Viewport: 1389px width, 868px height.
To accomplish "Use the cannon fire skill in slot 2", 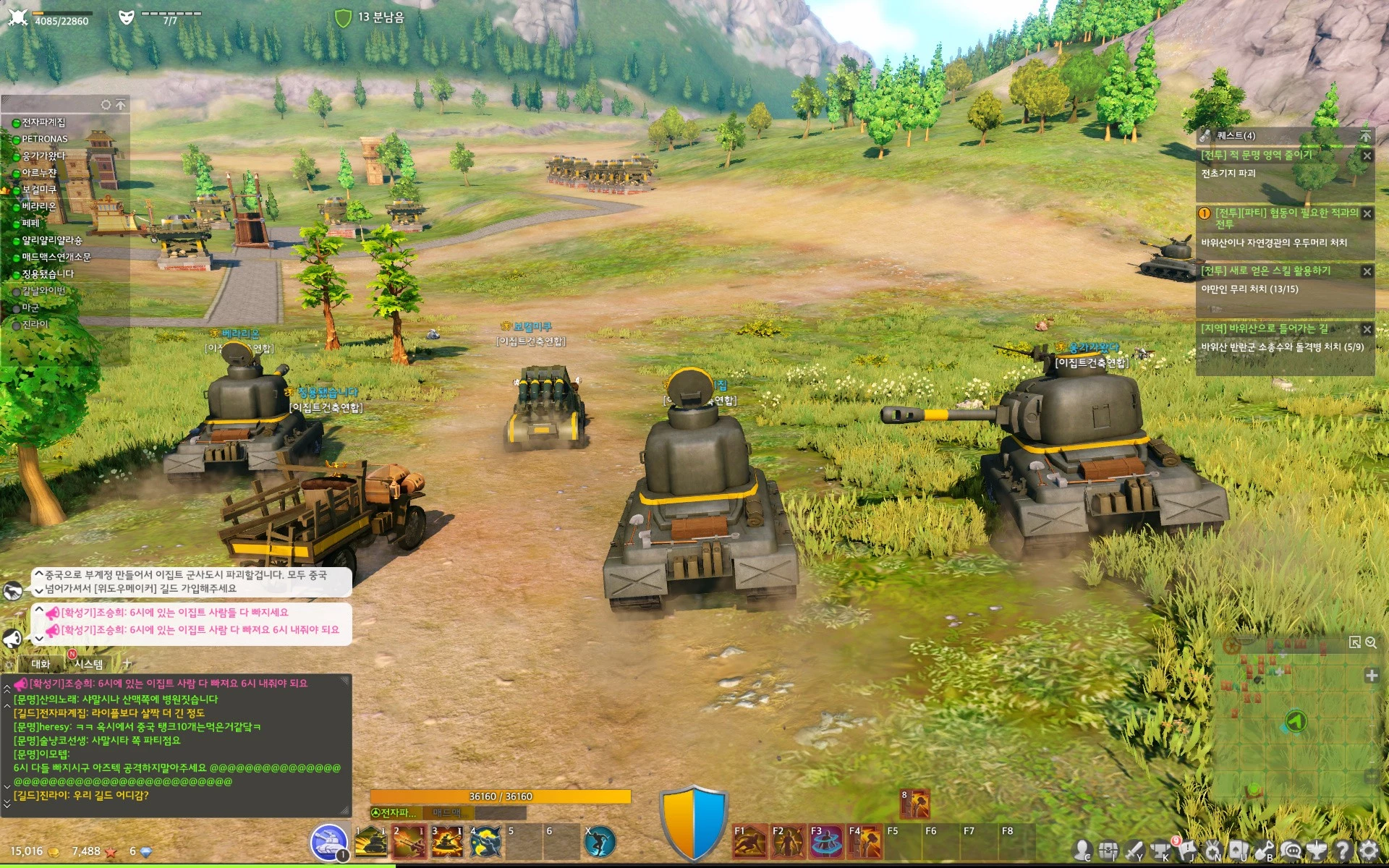I will 409,842.
